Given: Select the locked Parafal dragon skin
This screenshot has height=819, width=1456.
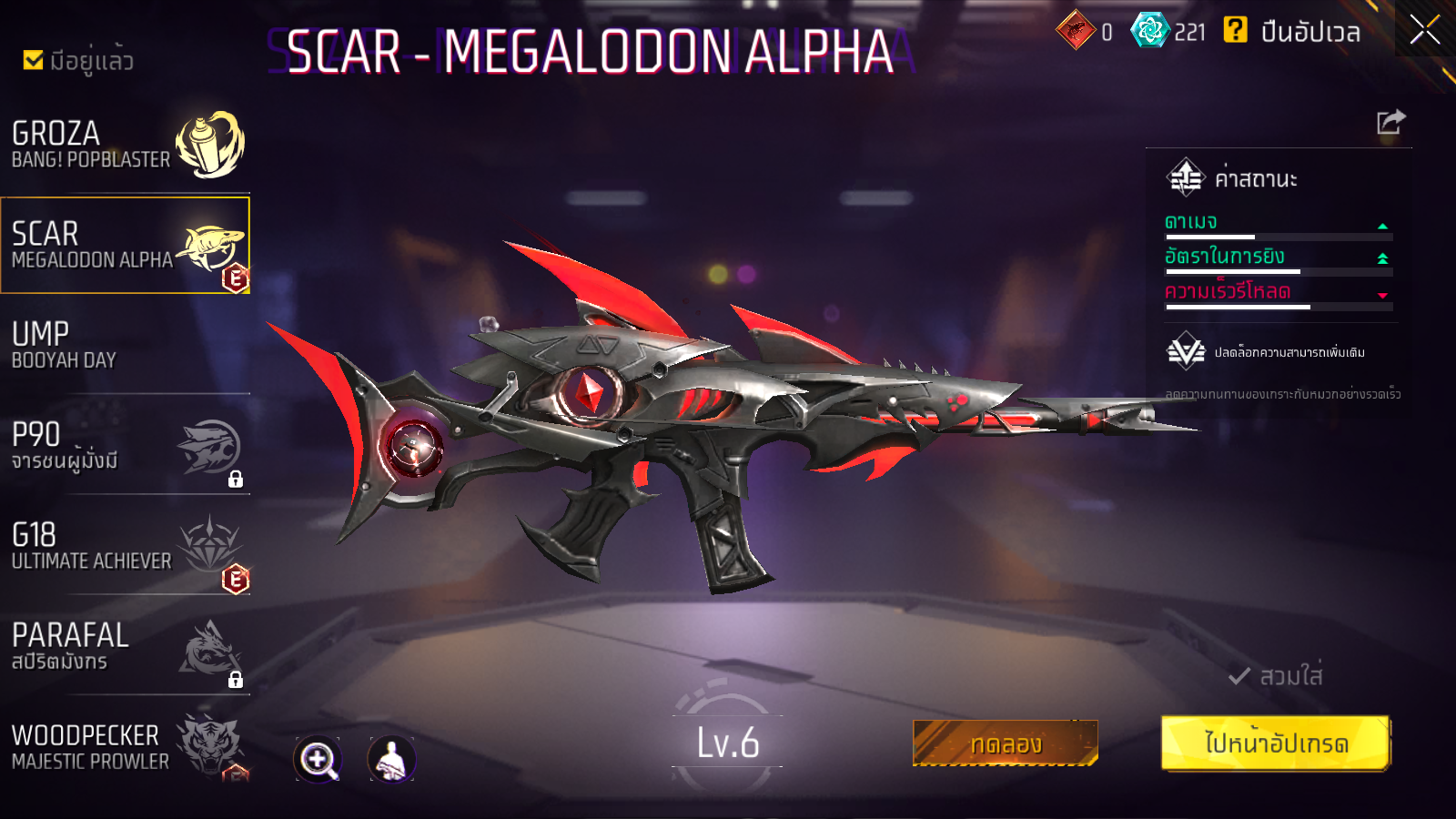Looking at the screenshot, I should 126,646.
